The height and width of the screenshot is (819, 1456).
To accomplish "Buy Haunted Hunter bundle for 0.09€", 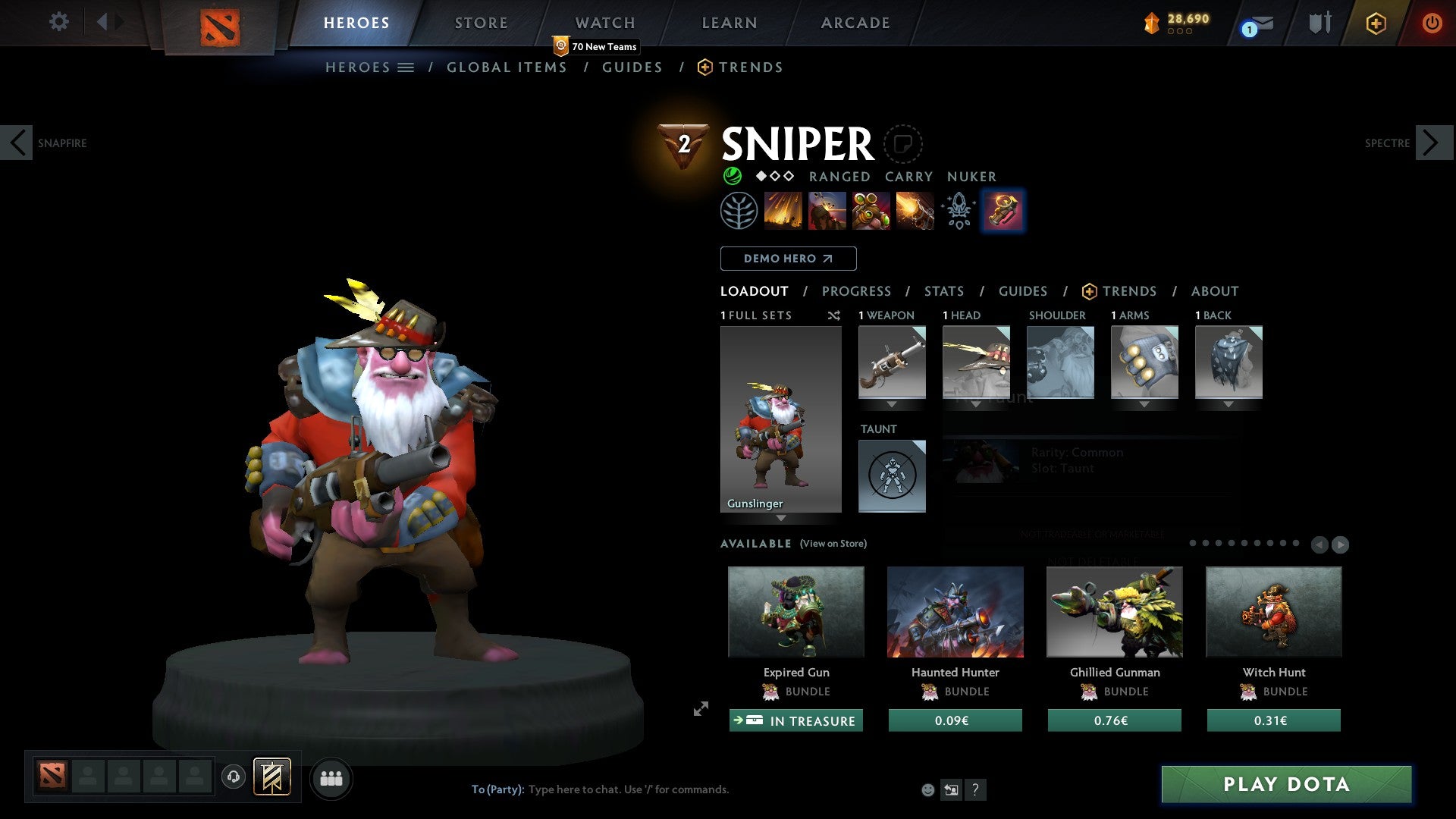I will click(955, 720).
